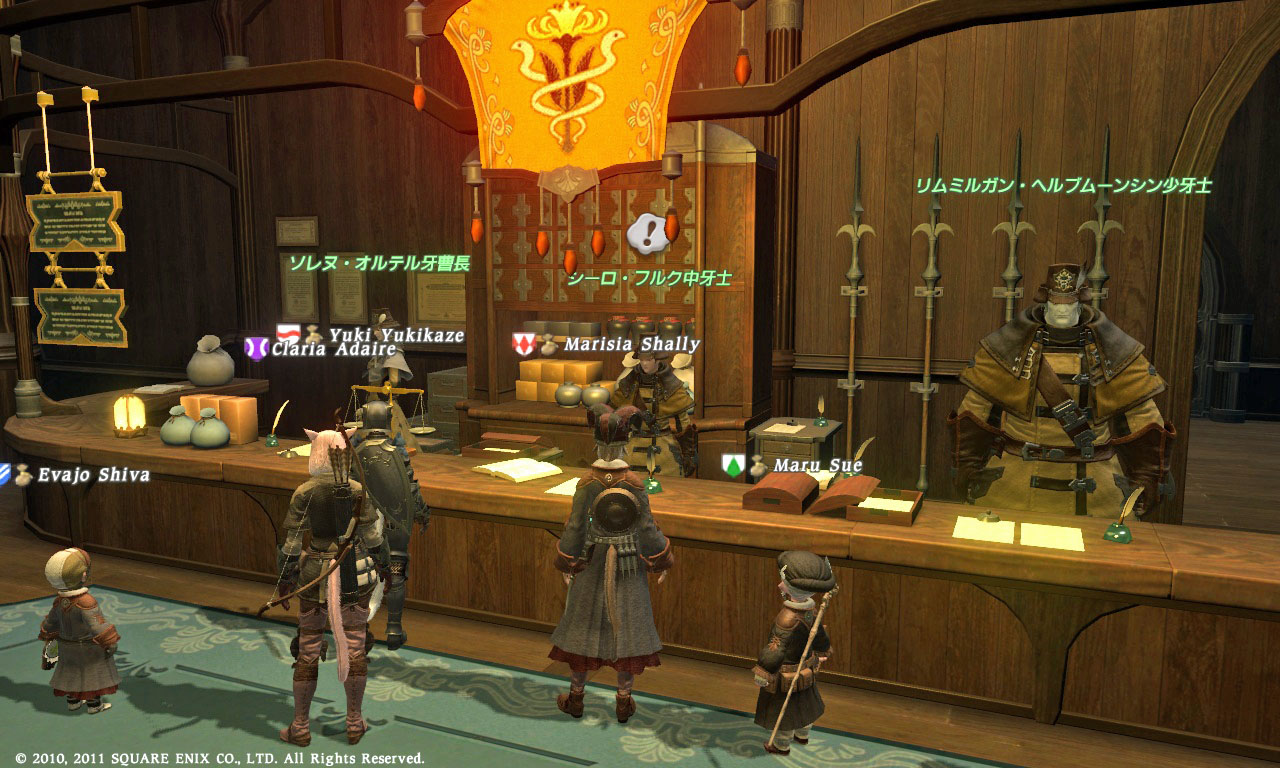Click the Marisia Shally nameplate
The width and height of the screenshot is (1280, 768).
pos(631,344)
